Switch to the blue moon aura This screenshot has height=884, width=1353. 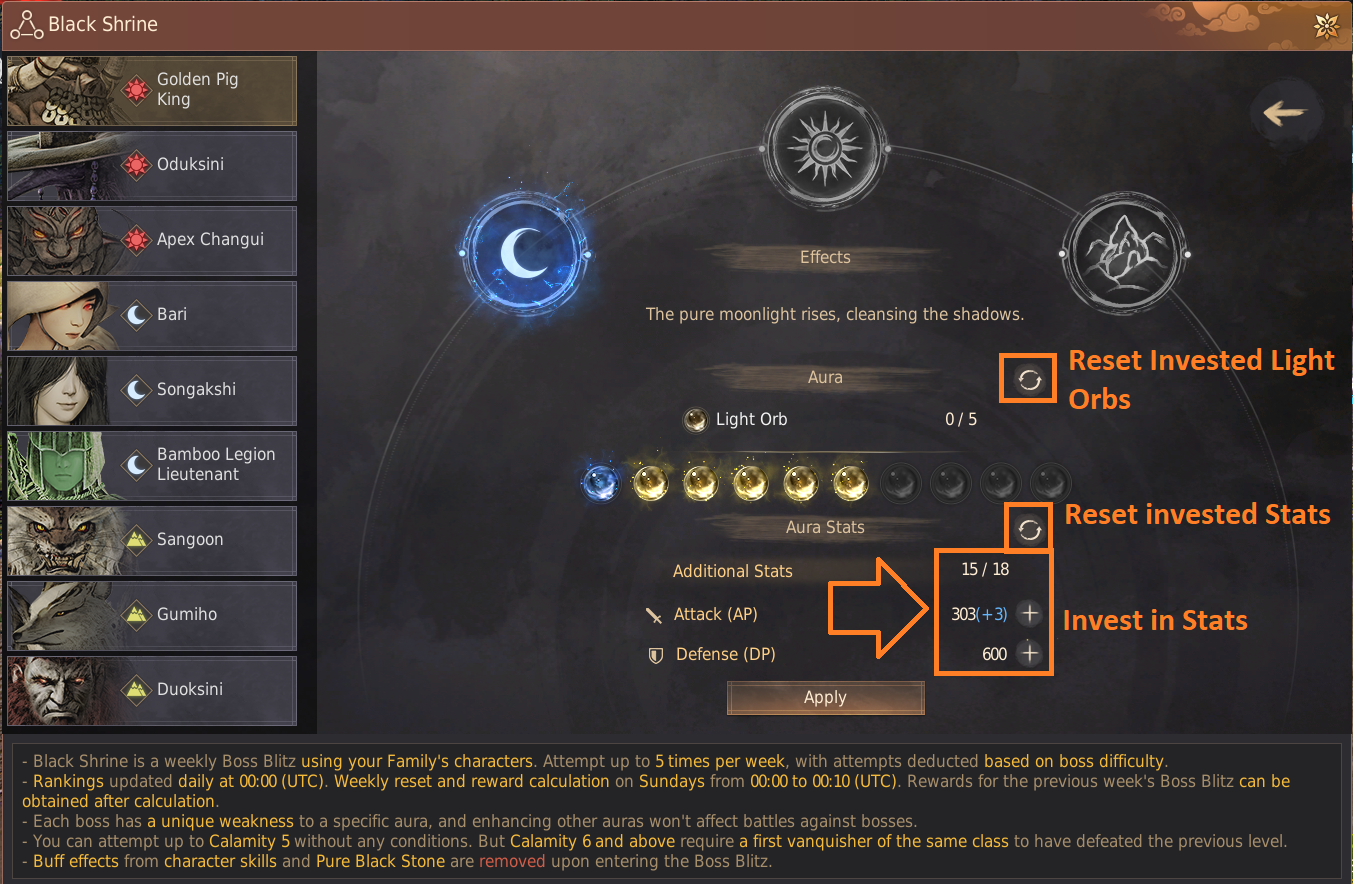pos(523,255)
